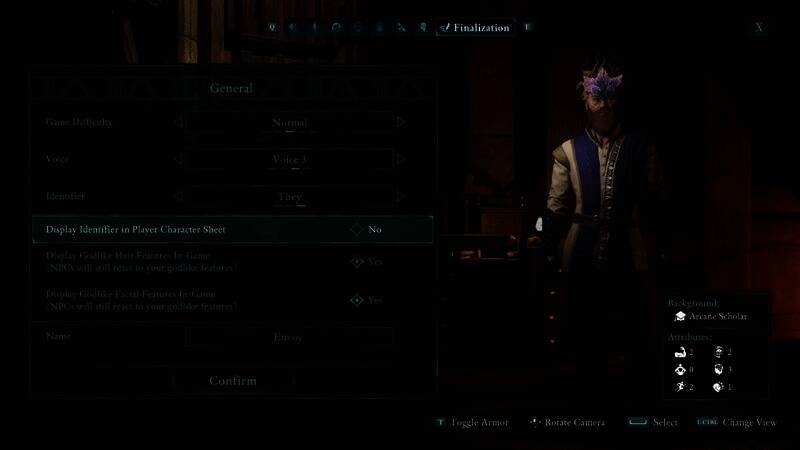Increase Game Difficulty with the right arrow
The width and height of the screenshot is (800, 450).
pyautogui.click(x=401, y=122)
